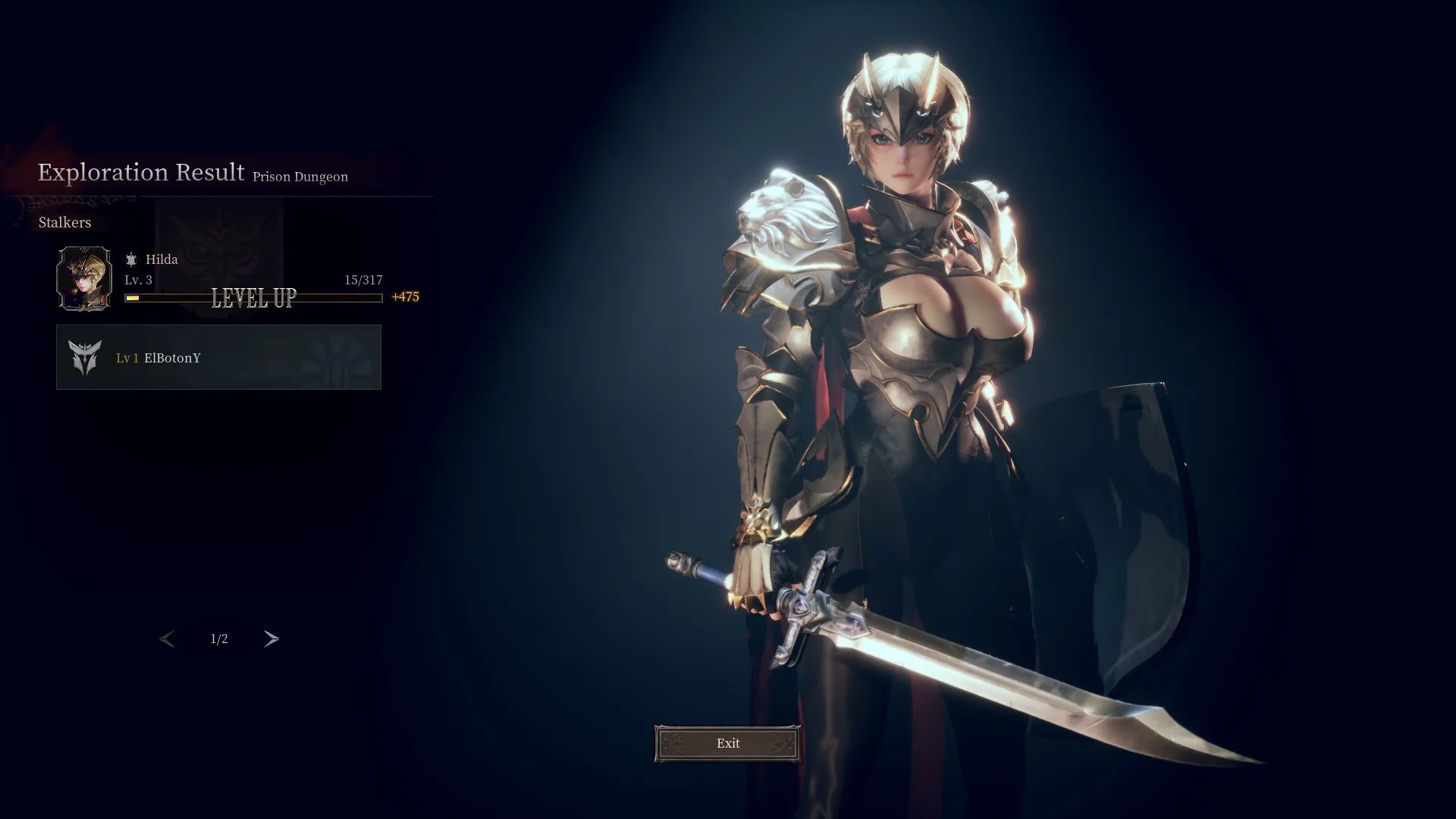
Task: Click the Exit button
Action: point(727,743)
